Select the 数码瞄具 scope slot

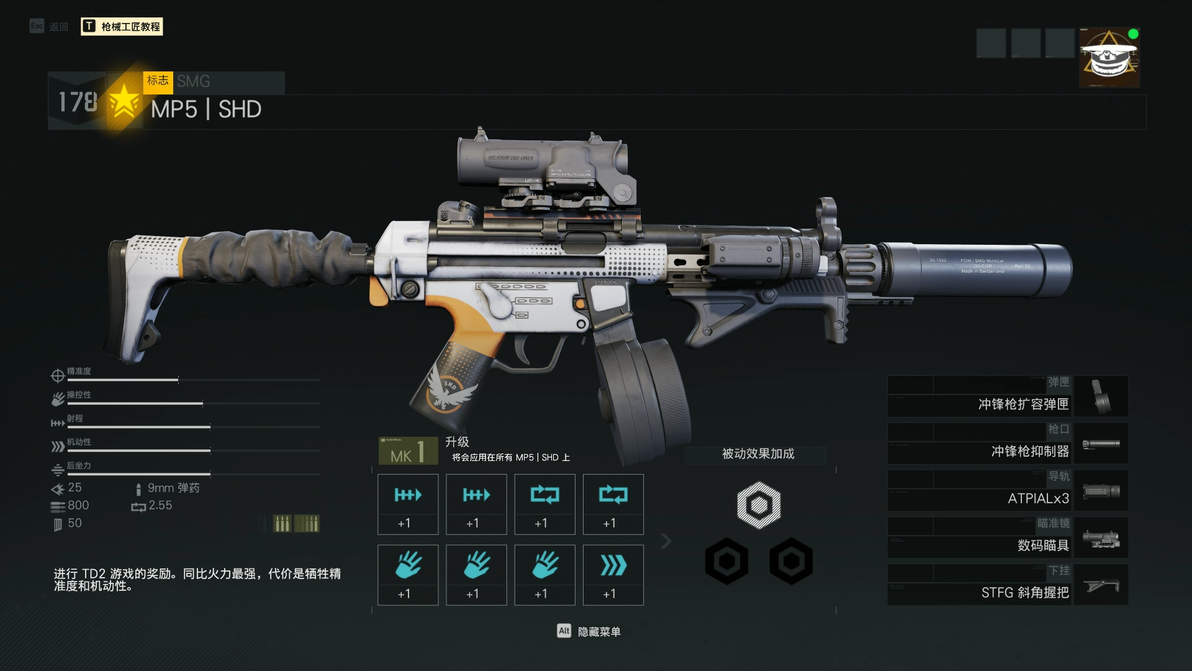[x=1007, y=538]
